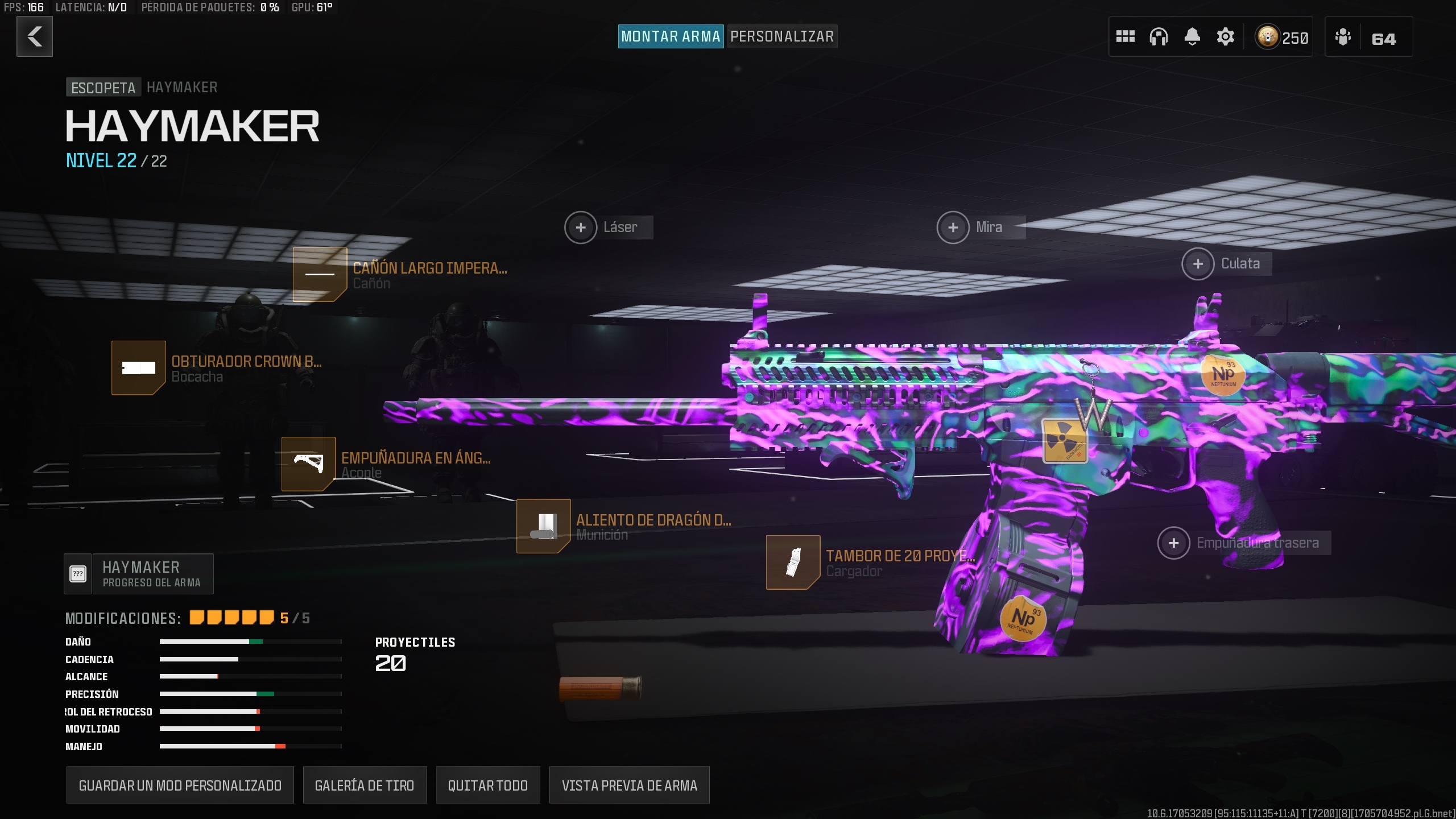Go back with the arrow icon
The image size is (1456, 819).
coord(35,36)
